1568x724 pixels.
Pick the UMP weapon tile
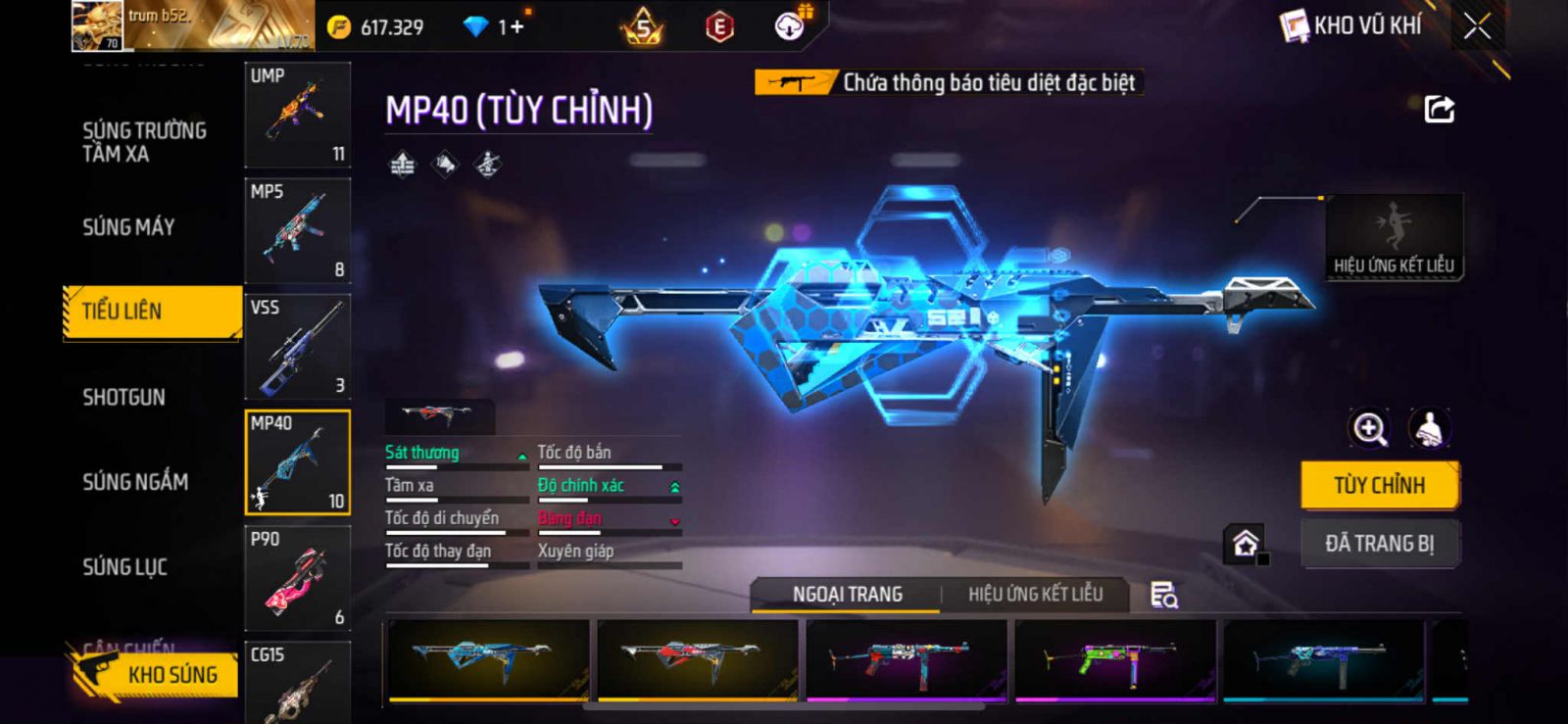(297, 115)
